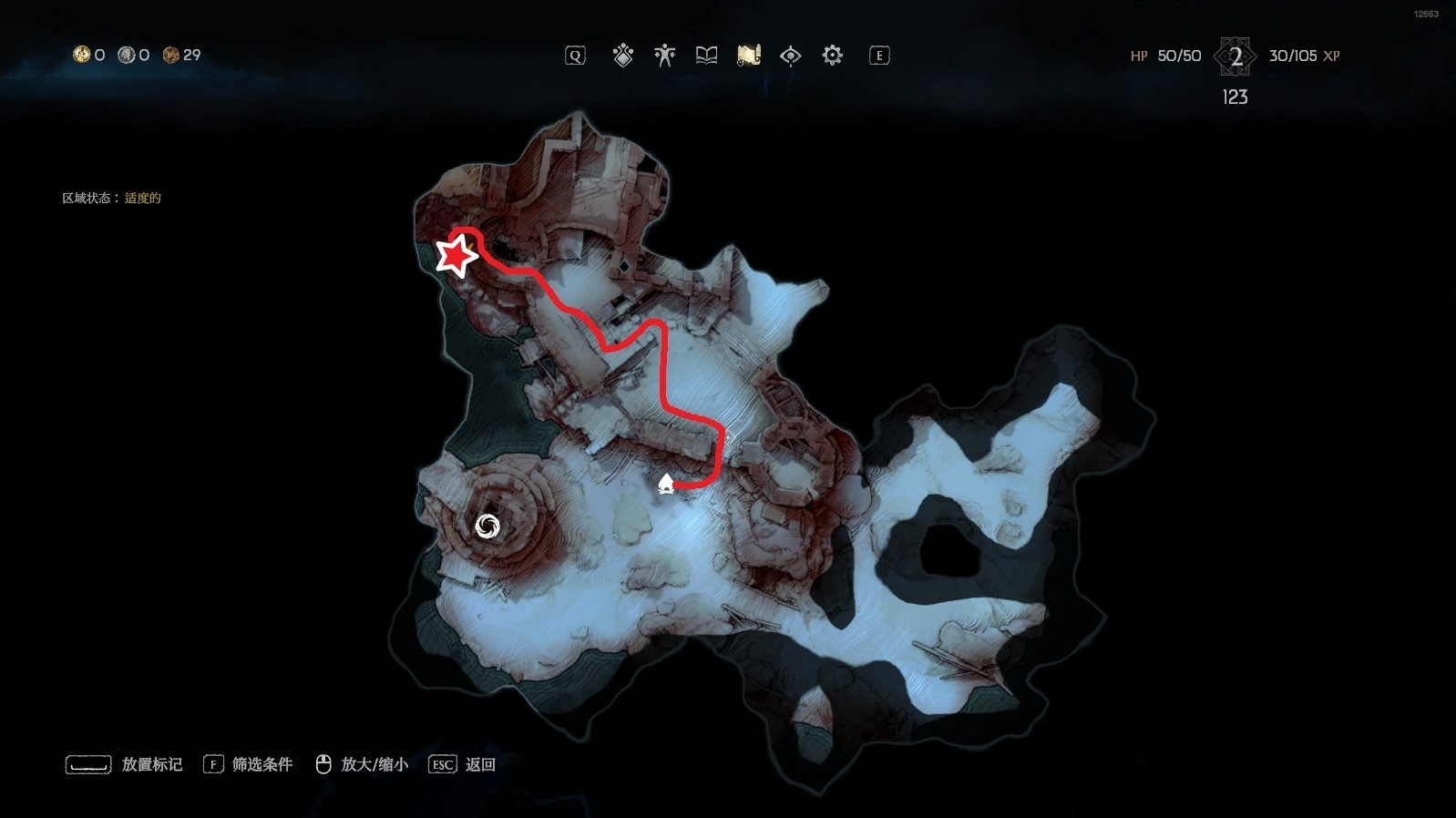Open the eye icon tab
Image resolution: width=1456 pixels, height=818 pixels.
pos(790,56)
